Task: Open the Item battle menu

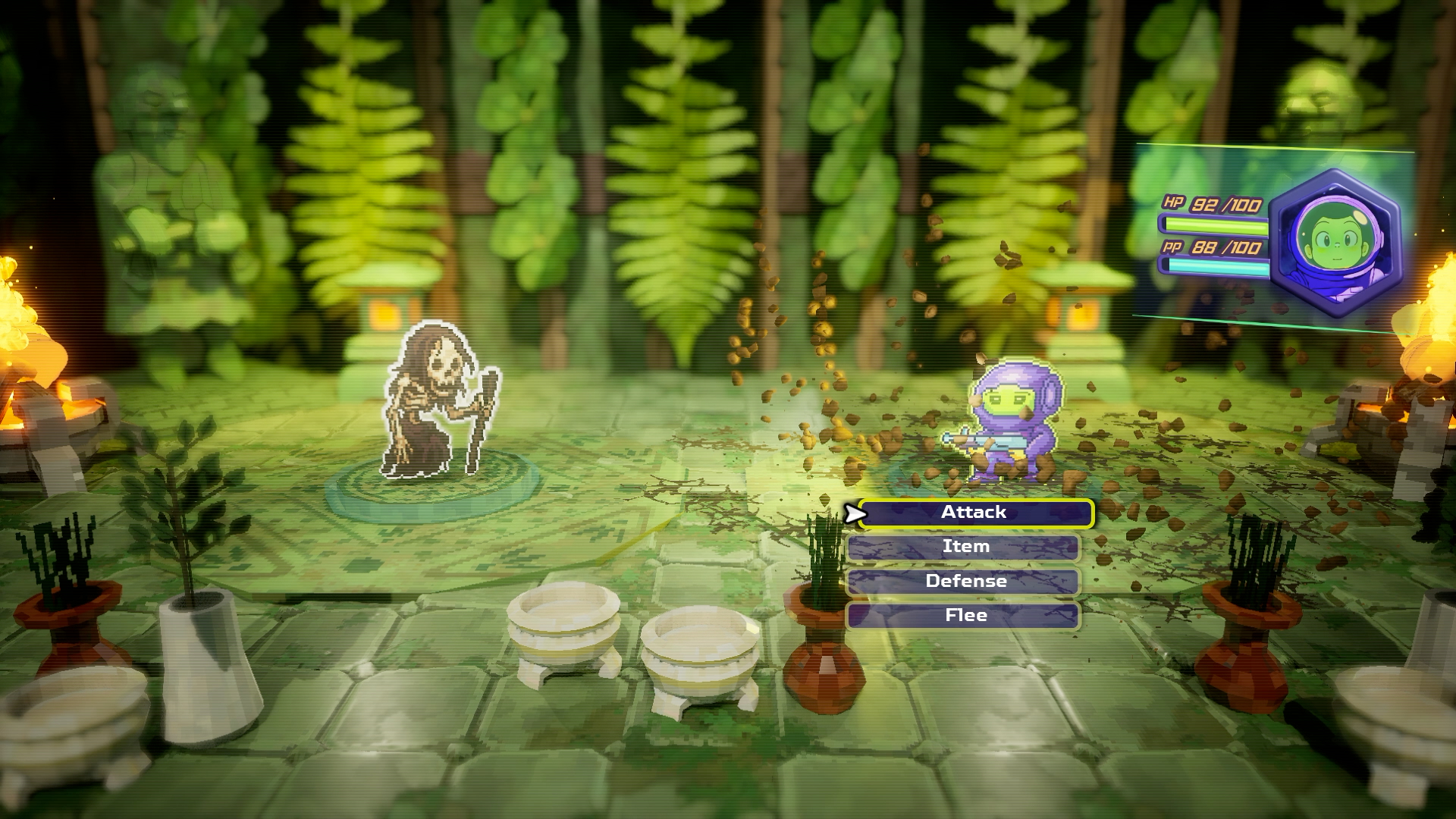Action: pyautogui.click(x=964, y=548)
